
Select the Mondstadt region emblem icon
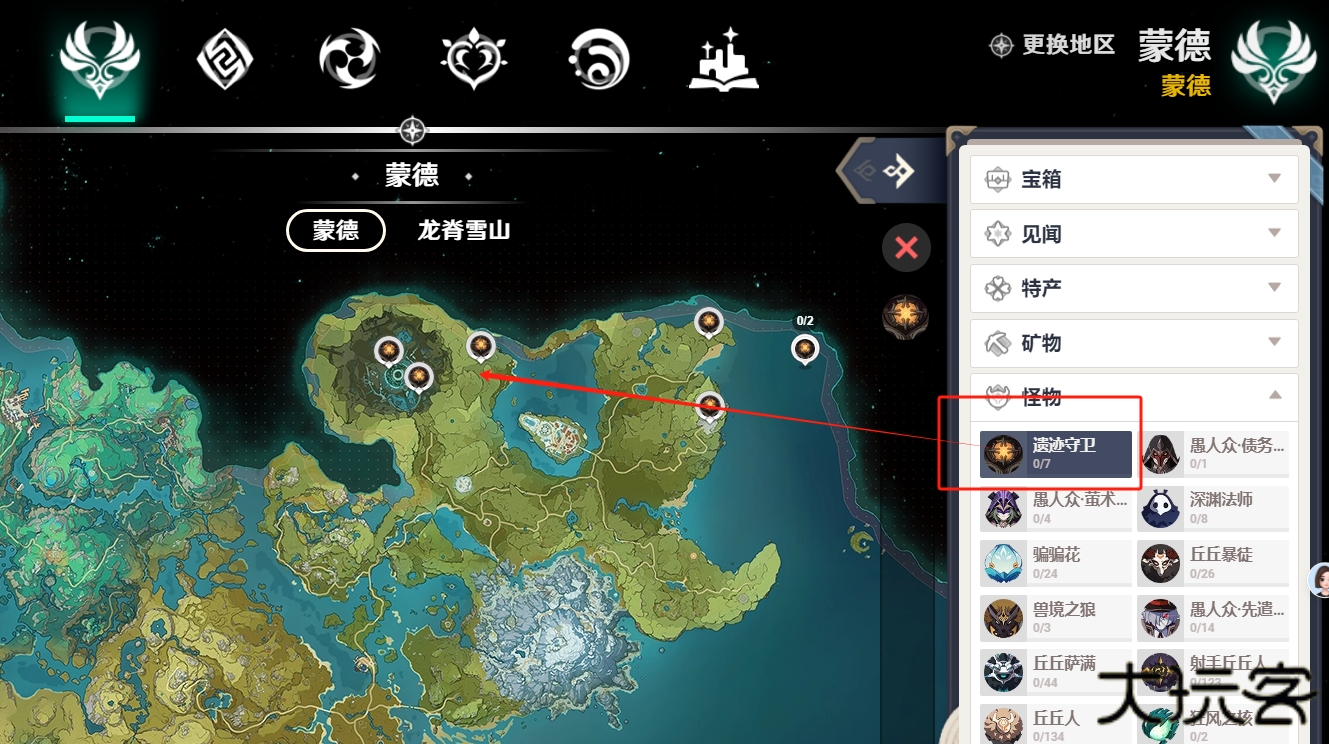click(99, 58)
